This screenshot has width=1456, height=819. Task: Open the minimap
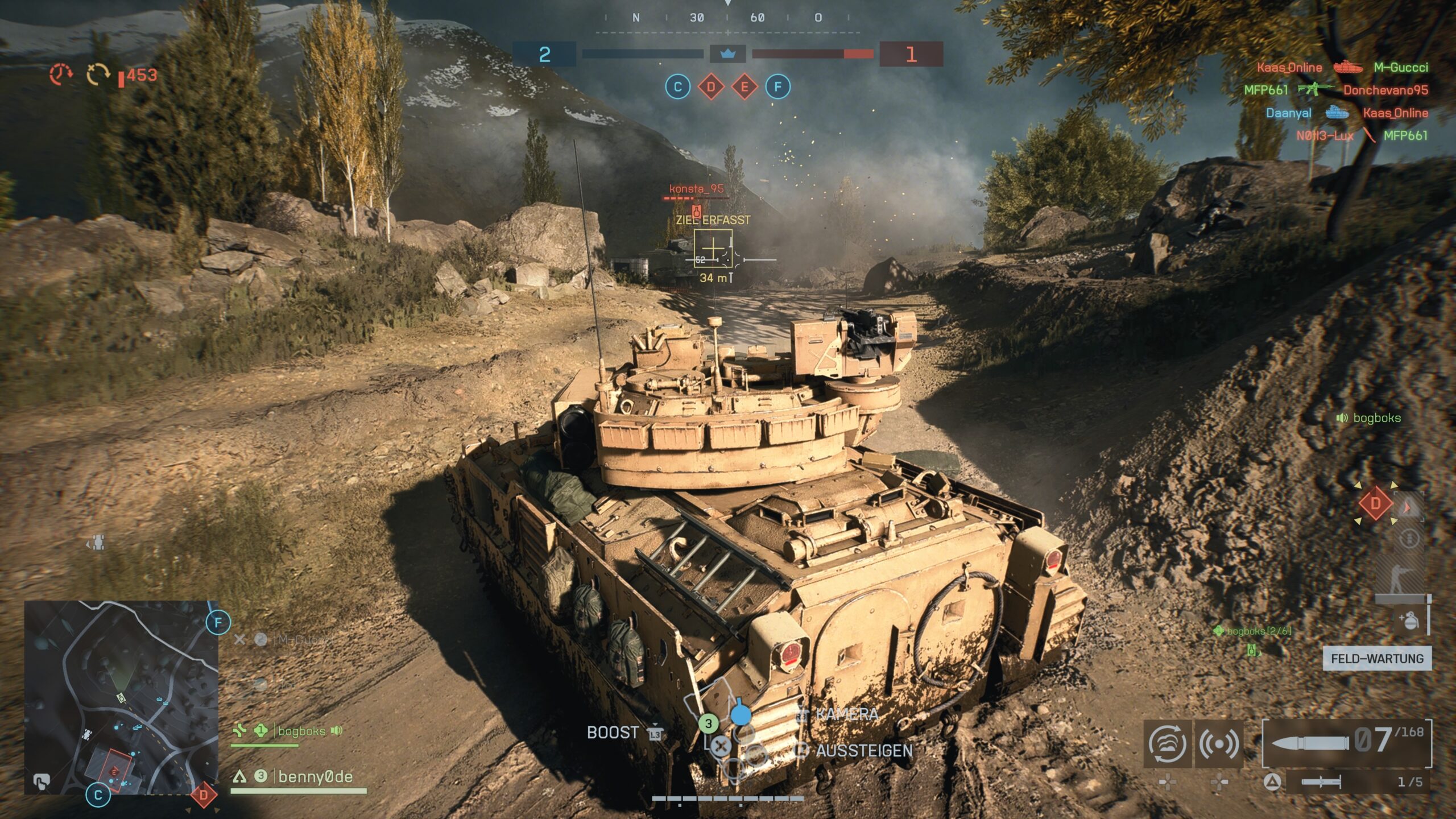tap(121, 697)
